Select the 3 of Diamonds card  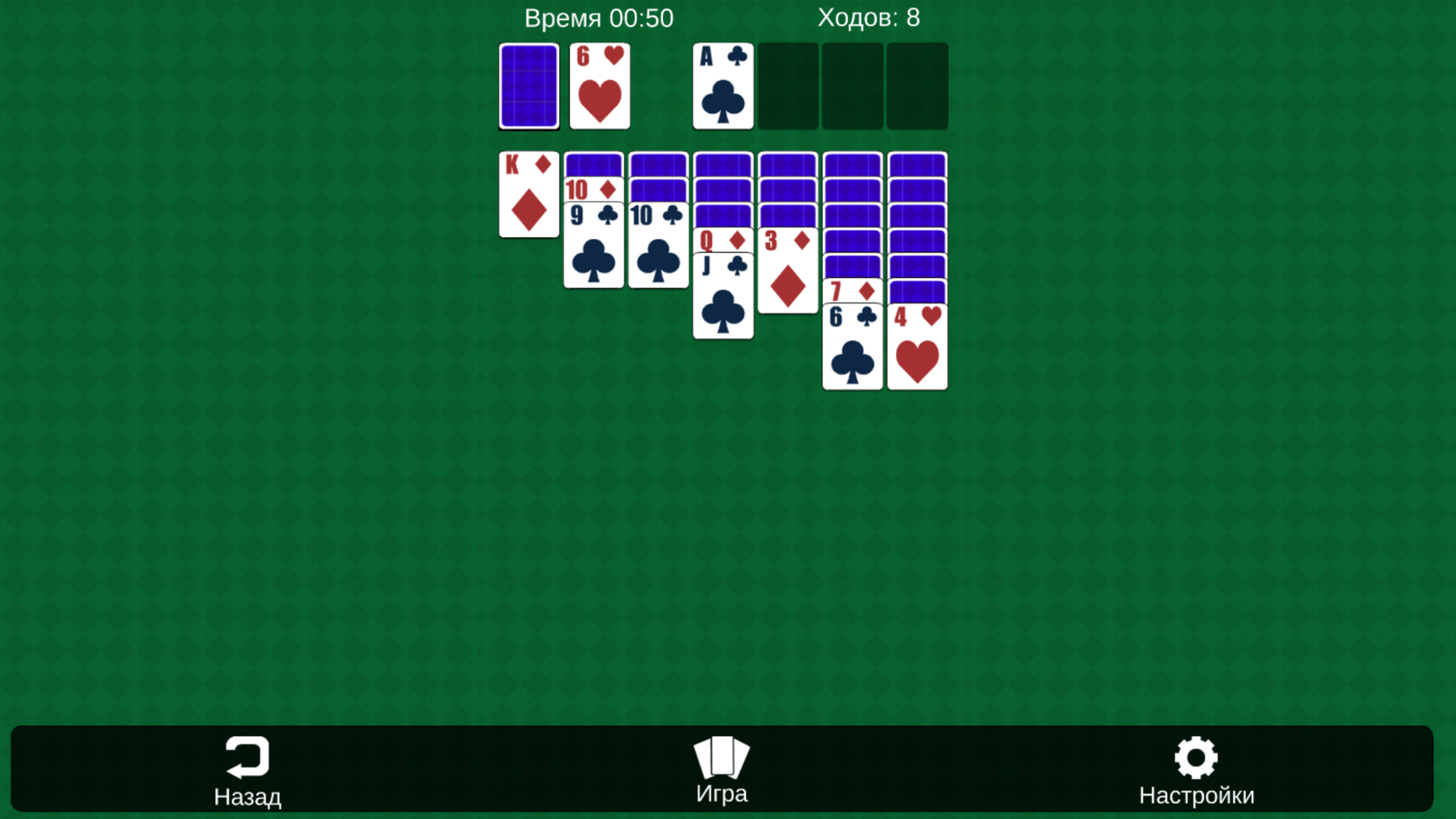pos(788,273)
